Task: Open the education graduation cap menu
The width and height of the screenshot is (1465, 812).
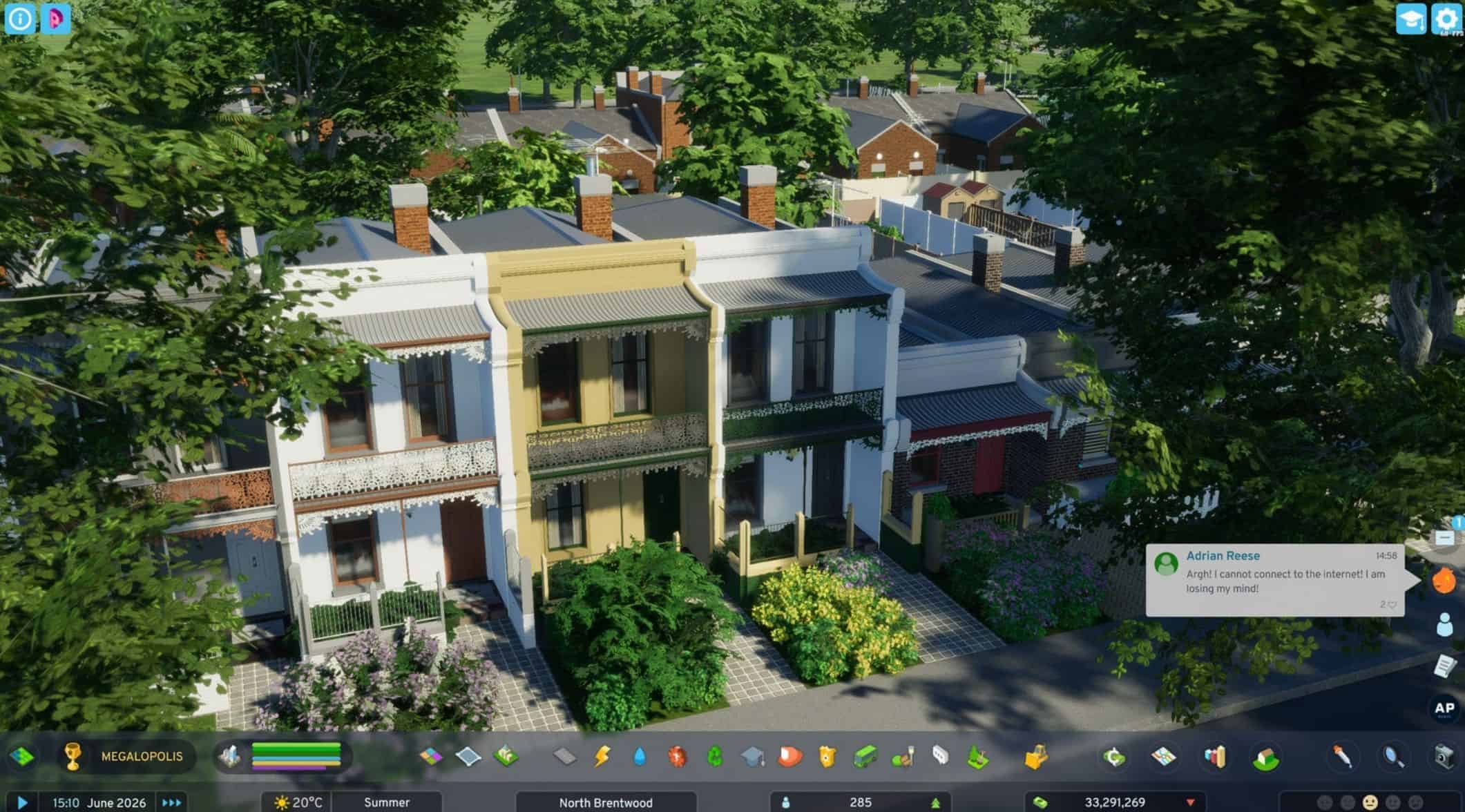Action: 752,756
